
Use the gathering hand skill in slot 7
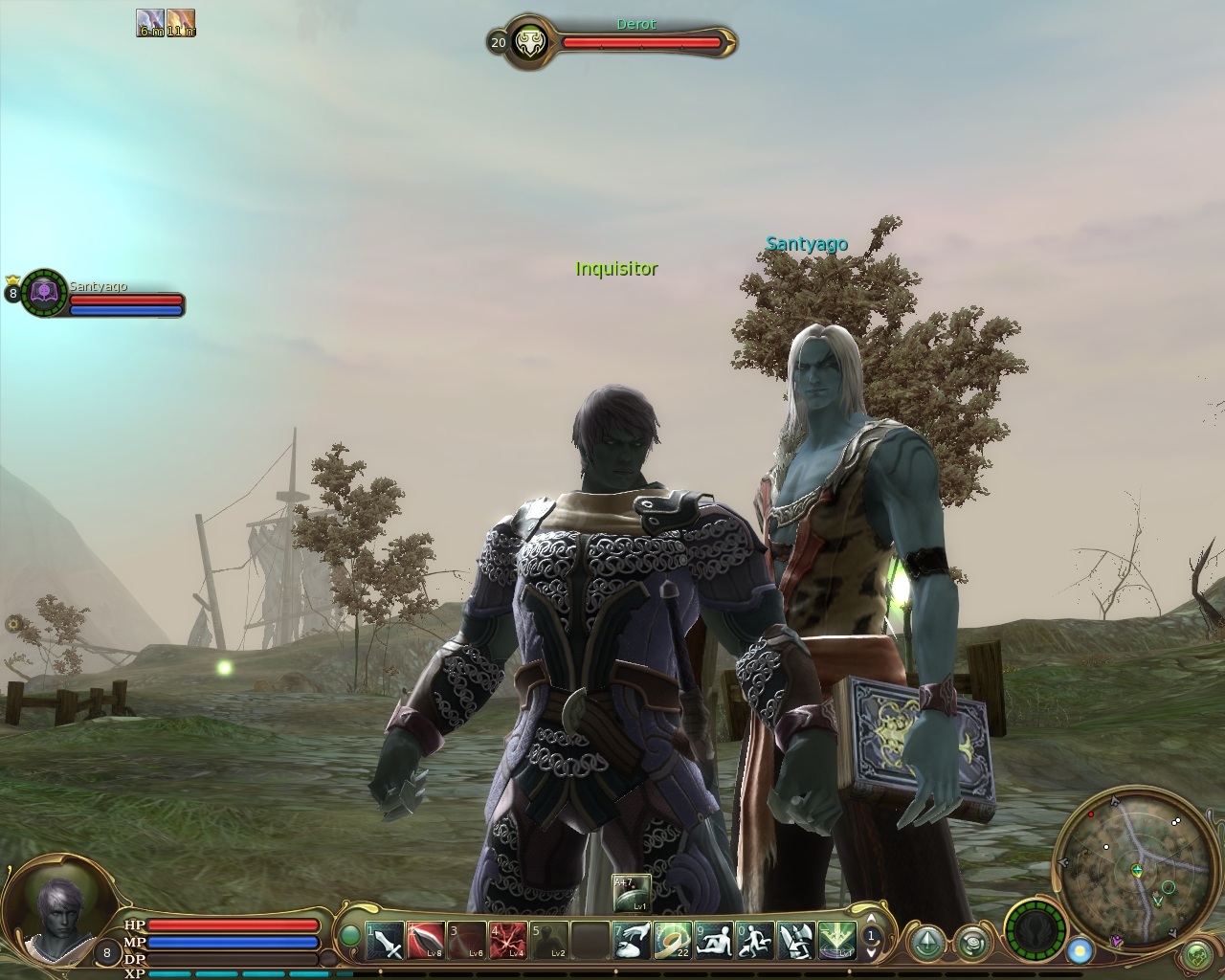pyautogui.click(x=631, y=941)
